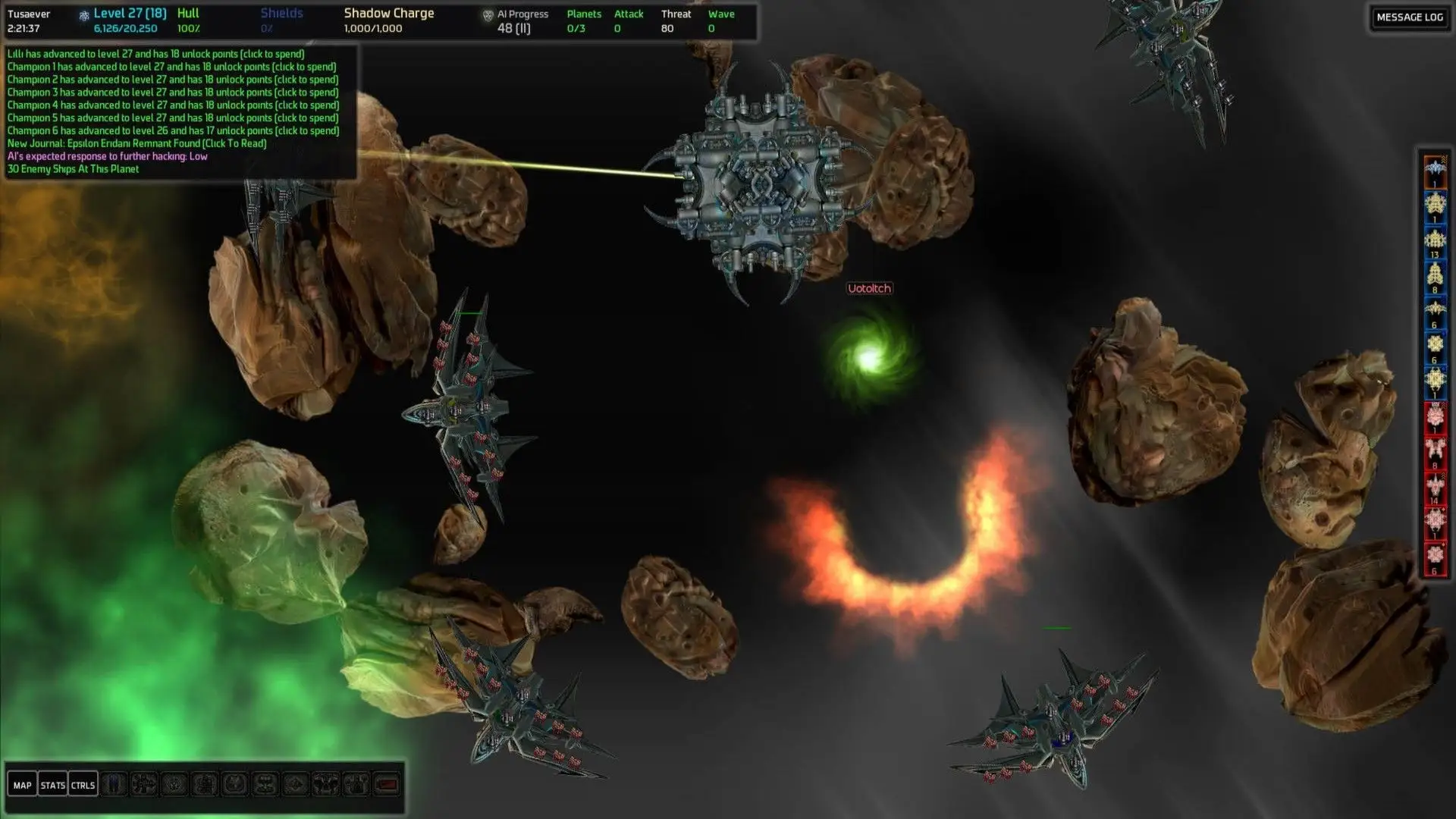1456x819 pixels.
Task: Click the Level 27 (18) champion readout
Action: (130, 14)
